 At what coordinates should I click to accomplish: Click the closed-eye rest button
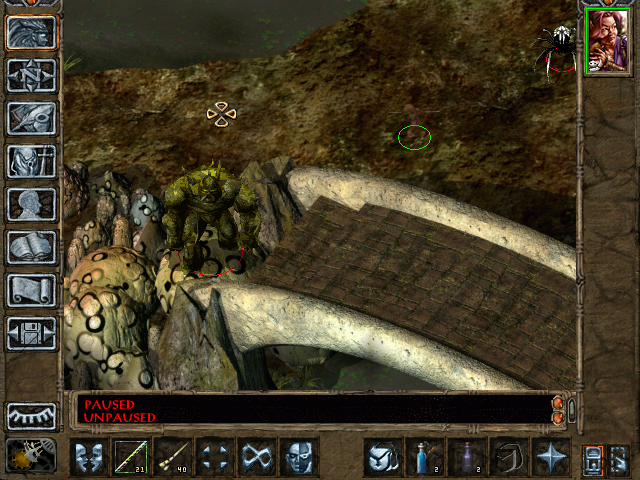31,416
